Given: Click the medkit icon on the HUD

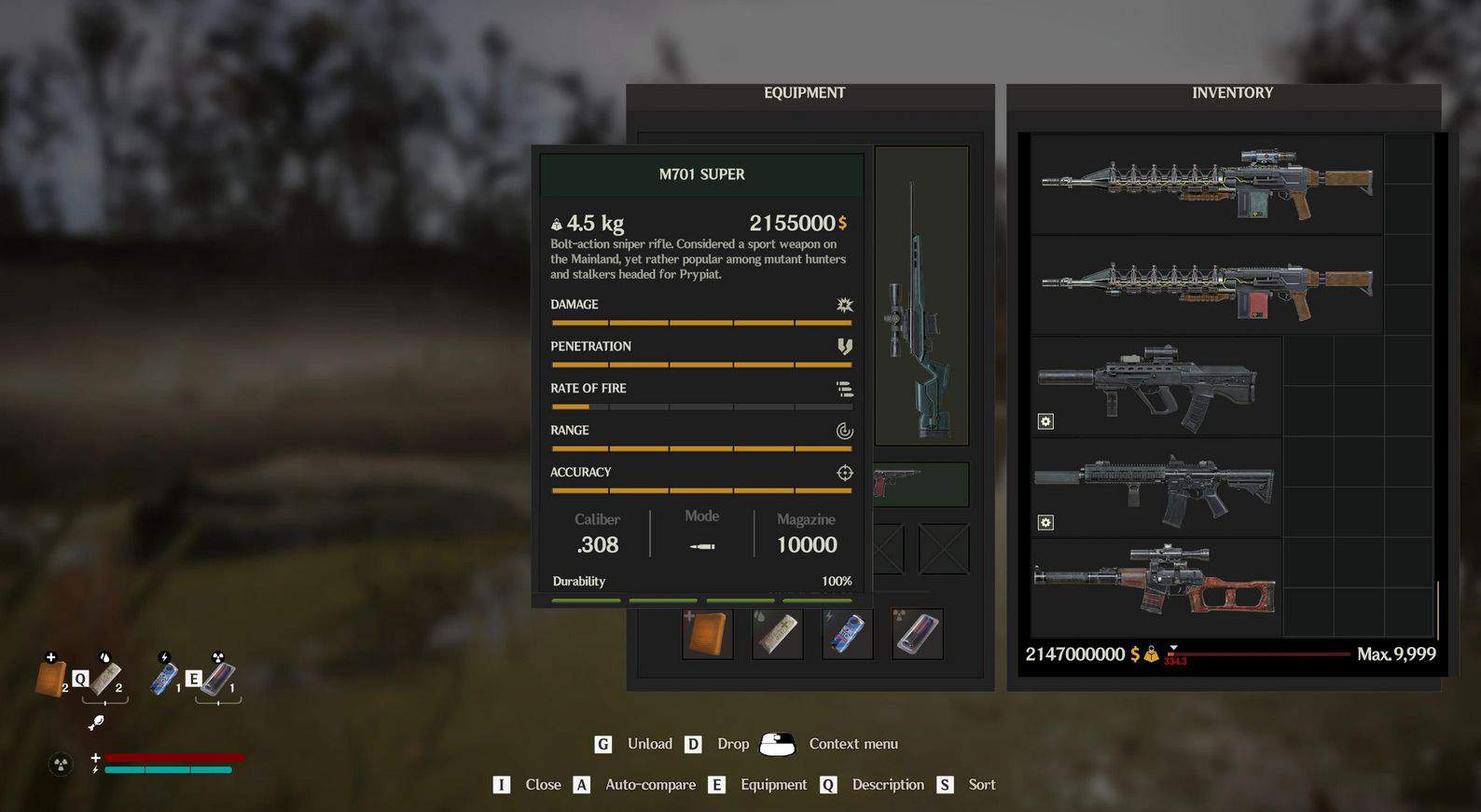Looking at the screenshot, I should click(50, 677).
